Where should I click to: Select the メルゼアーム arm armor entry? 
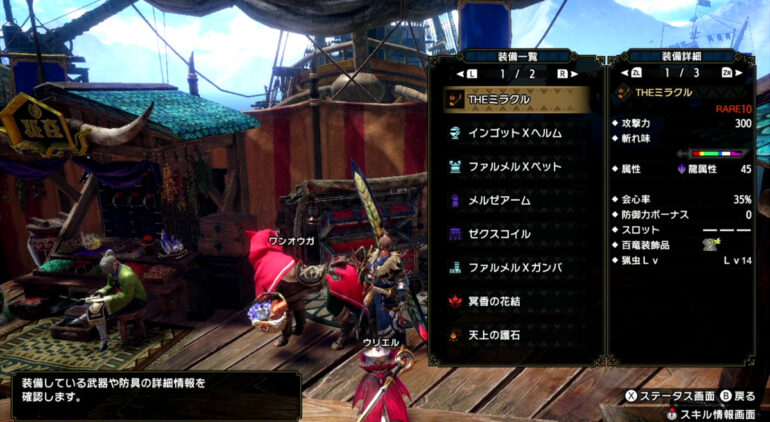516,200
